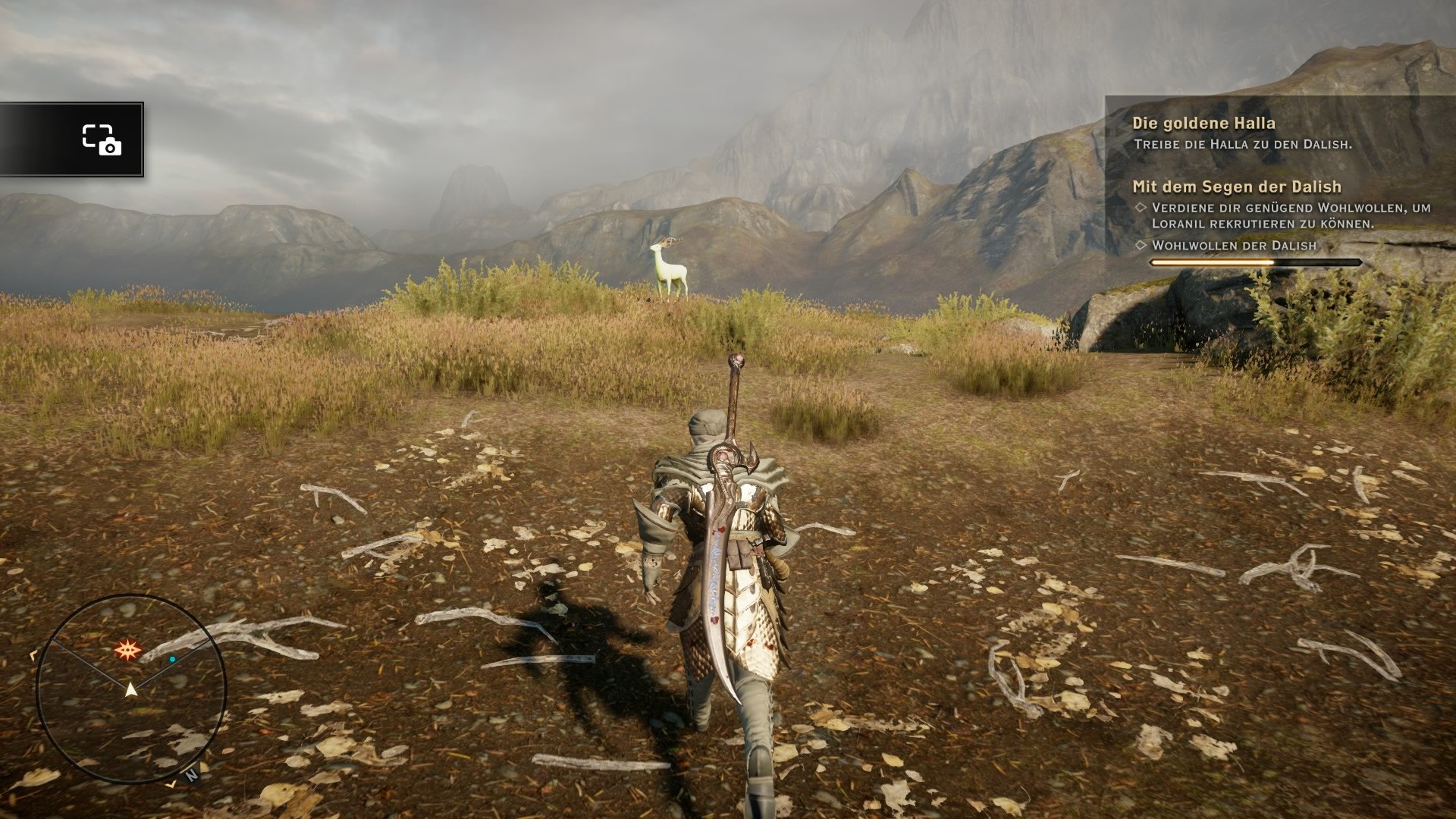Select the Inquisition eye marker on the minimap

[x=129, y=649]
